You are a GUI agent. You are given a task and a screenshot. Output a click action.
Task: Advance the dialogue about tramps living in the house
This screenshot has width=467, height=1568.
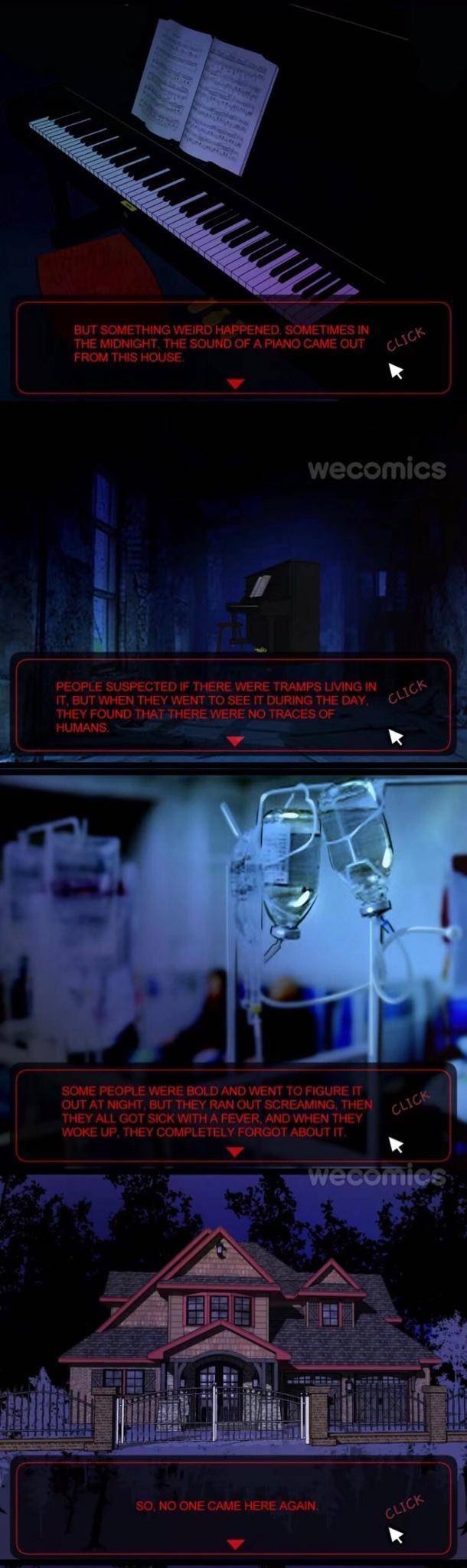pos(236,740)
